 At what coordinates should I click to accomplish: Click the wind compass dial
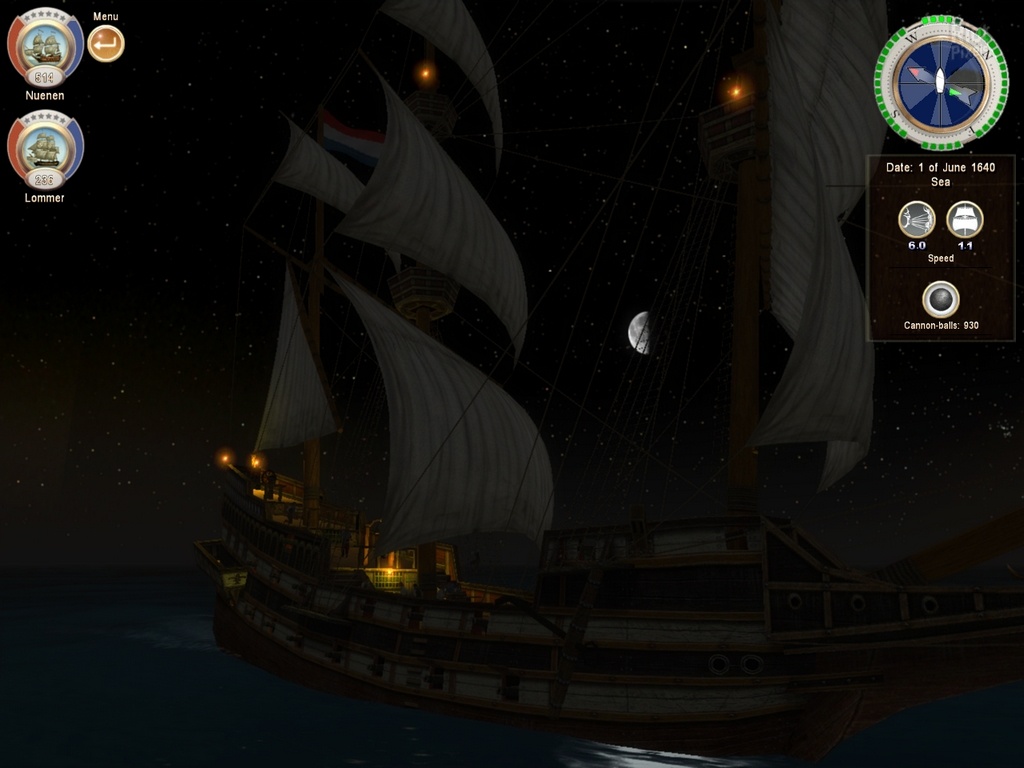point(940,82)
